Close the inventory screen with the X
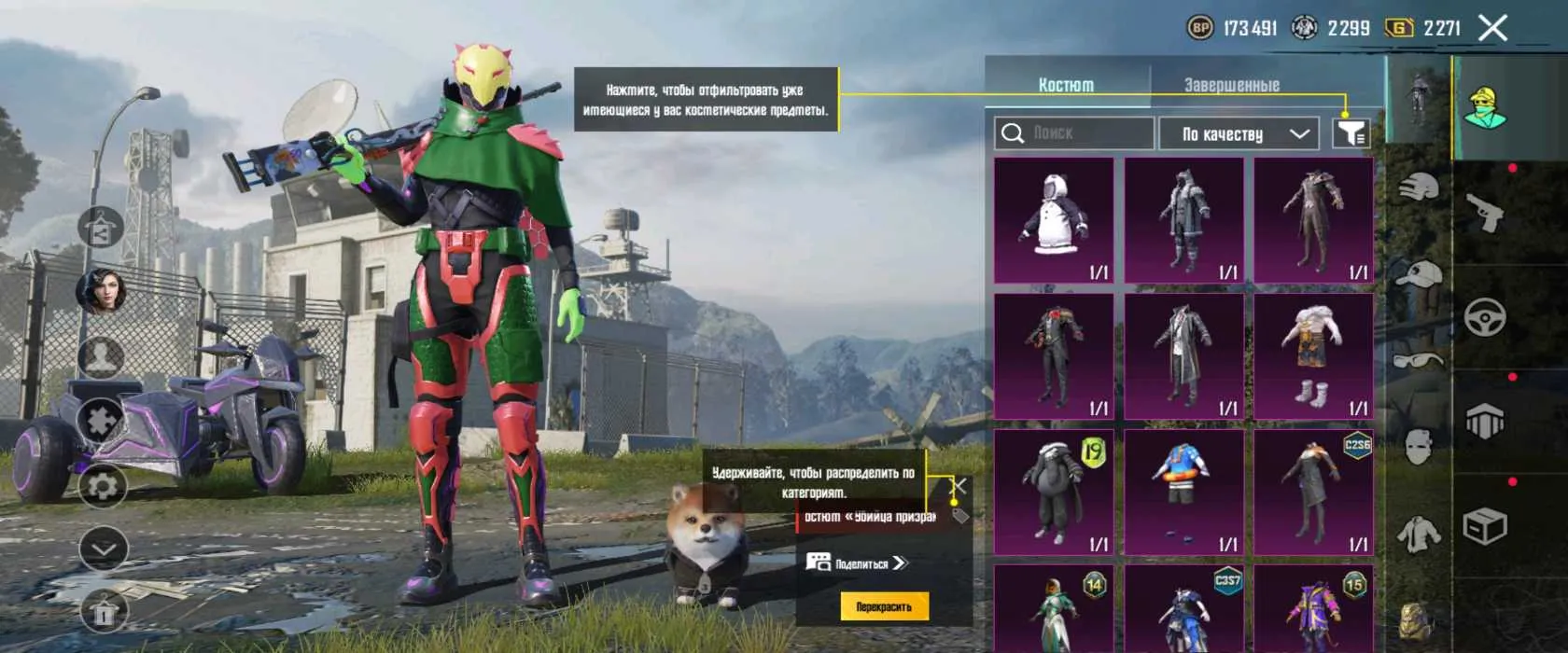 click(x=1492, y=28)
